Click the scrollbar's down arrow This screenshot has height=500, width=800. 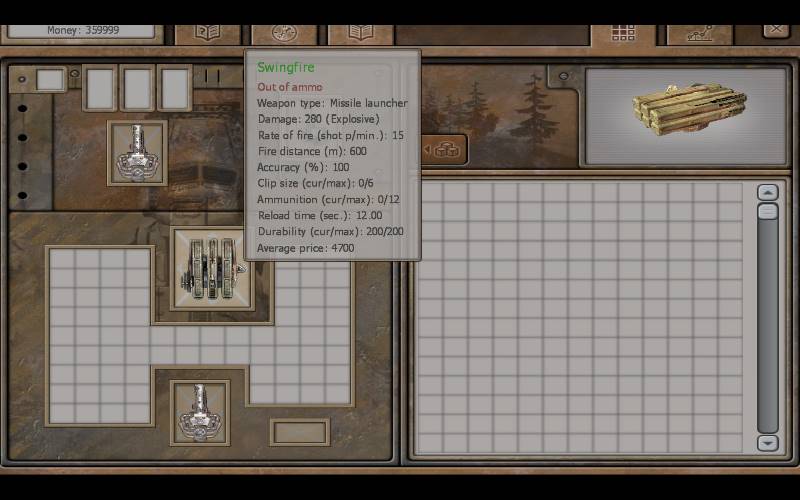(767, 443)
